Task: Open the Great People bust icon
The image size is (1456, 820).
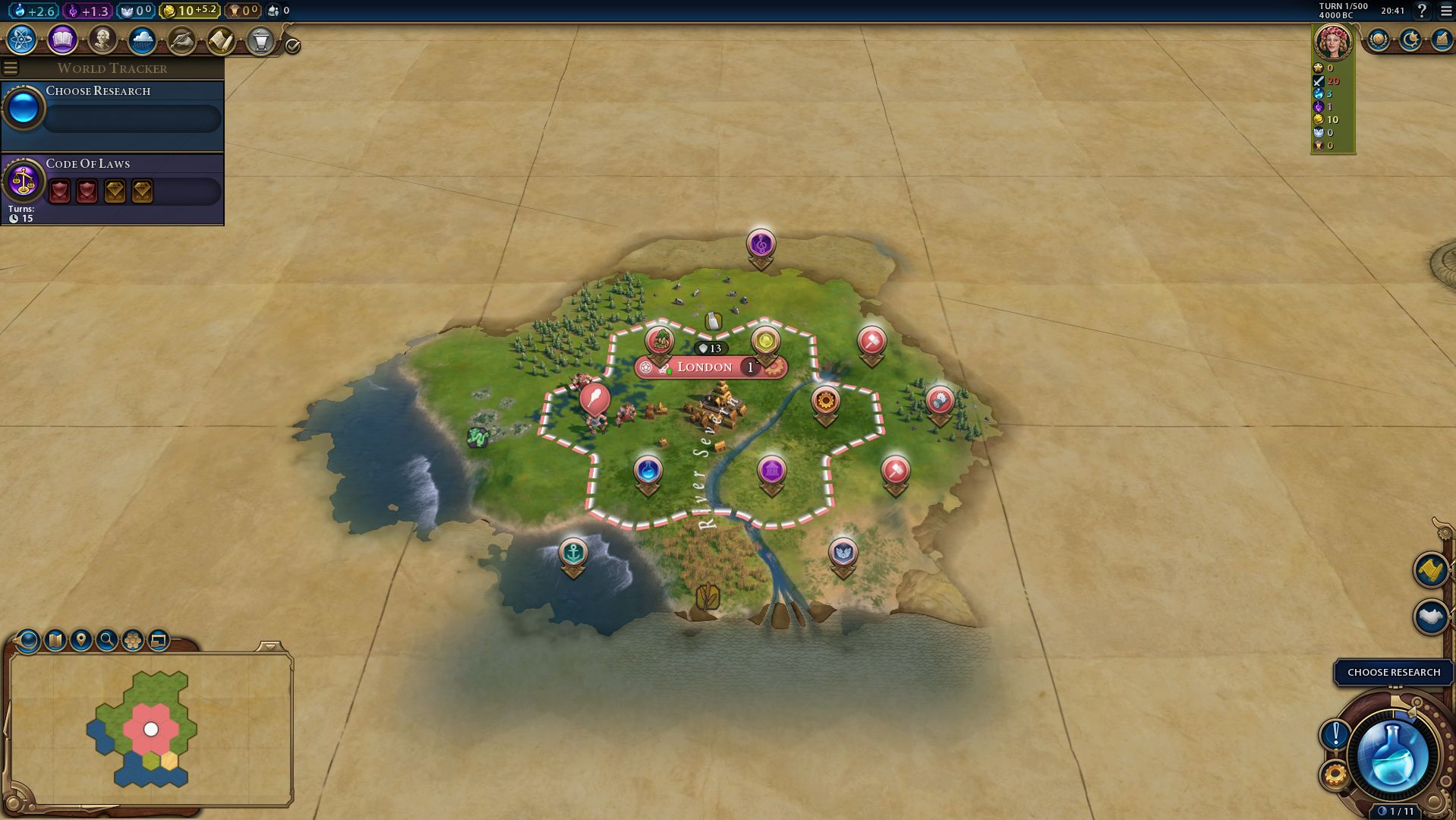Action: (x=102, y=39)
